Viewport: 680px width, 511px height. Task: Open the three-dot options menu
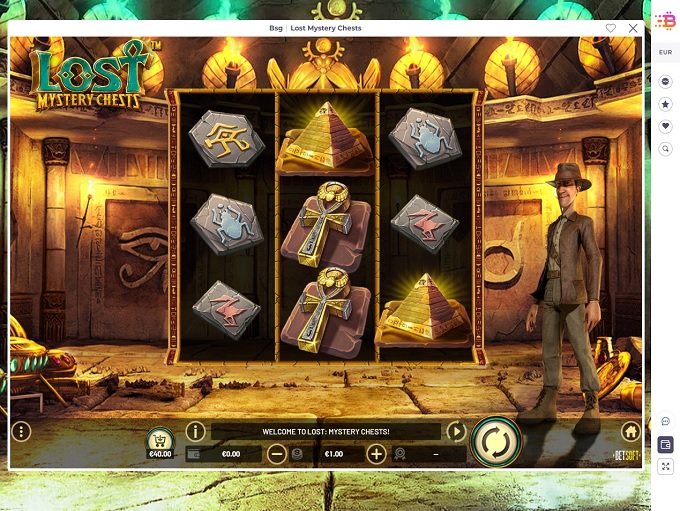tap(21, 432)
